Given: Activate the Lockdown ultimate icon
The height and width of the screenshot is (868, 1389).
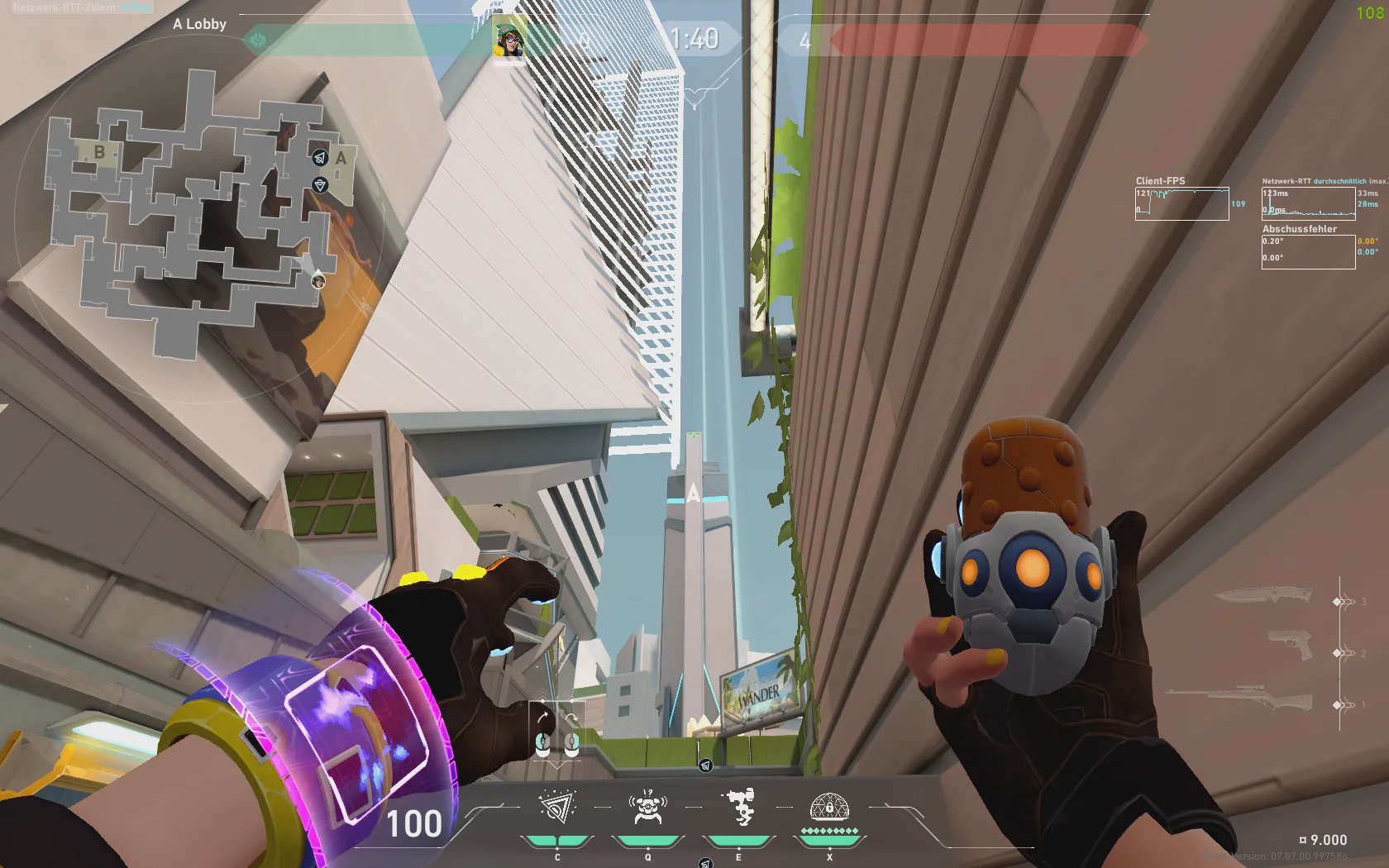Looking at the screenshot, I should click(x=829, y=808).
